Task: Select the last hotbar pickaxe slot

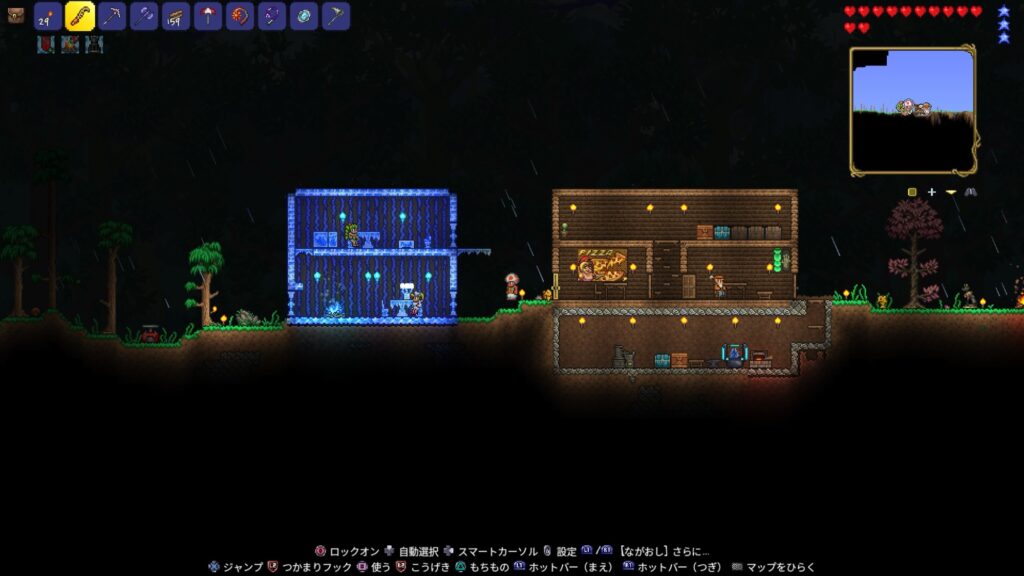Action: coord(336,16)
